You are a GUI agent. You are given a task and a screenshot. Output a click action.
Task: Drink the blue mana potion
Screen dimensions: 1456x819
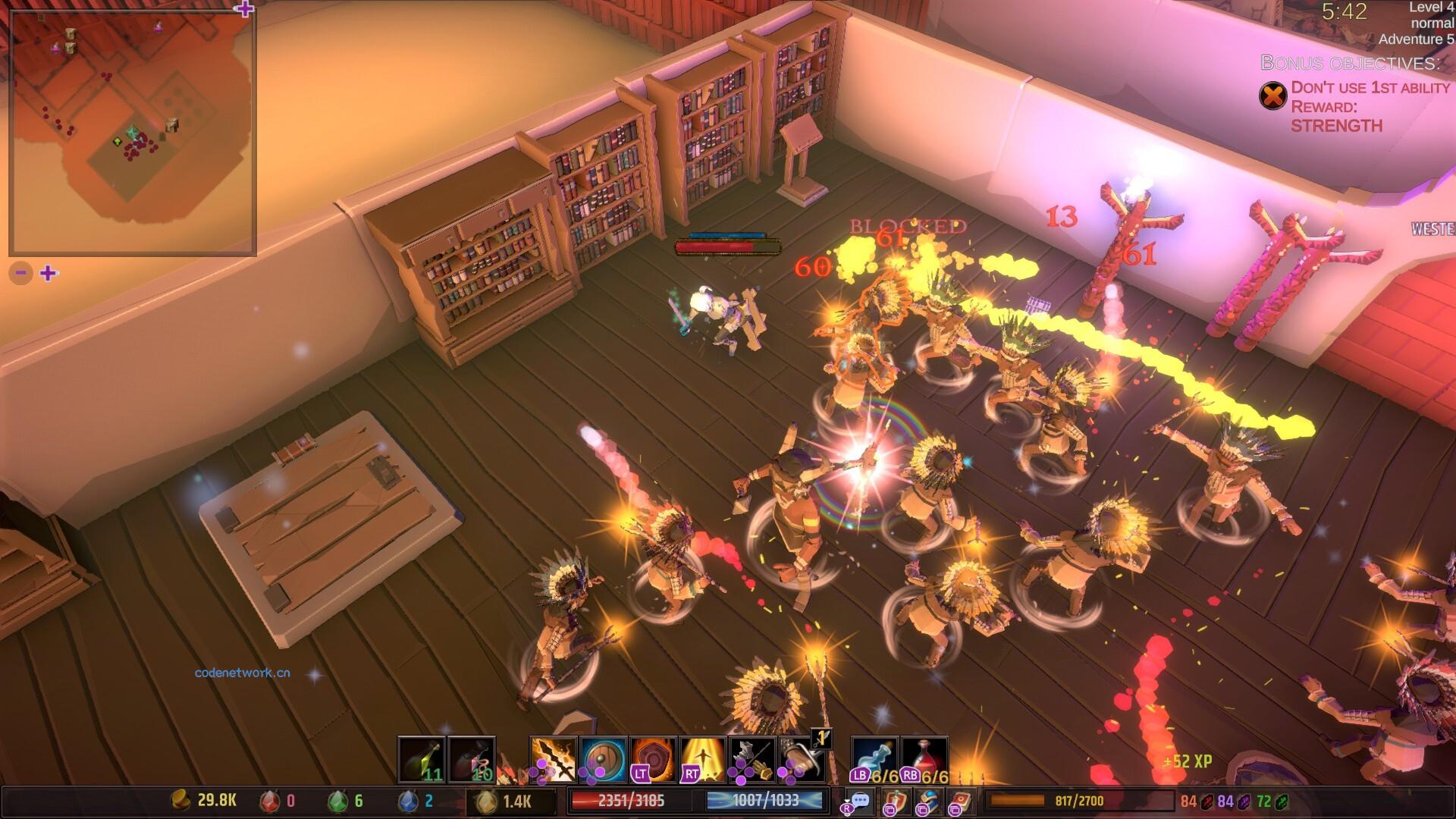pyautogui.click(x=875, y=759)
